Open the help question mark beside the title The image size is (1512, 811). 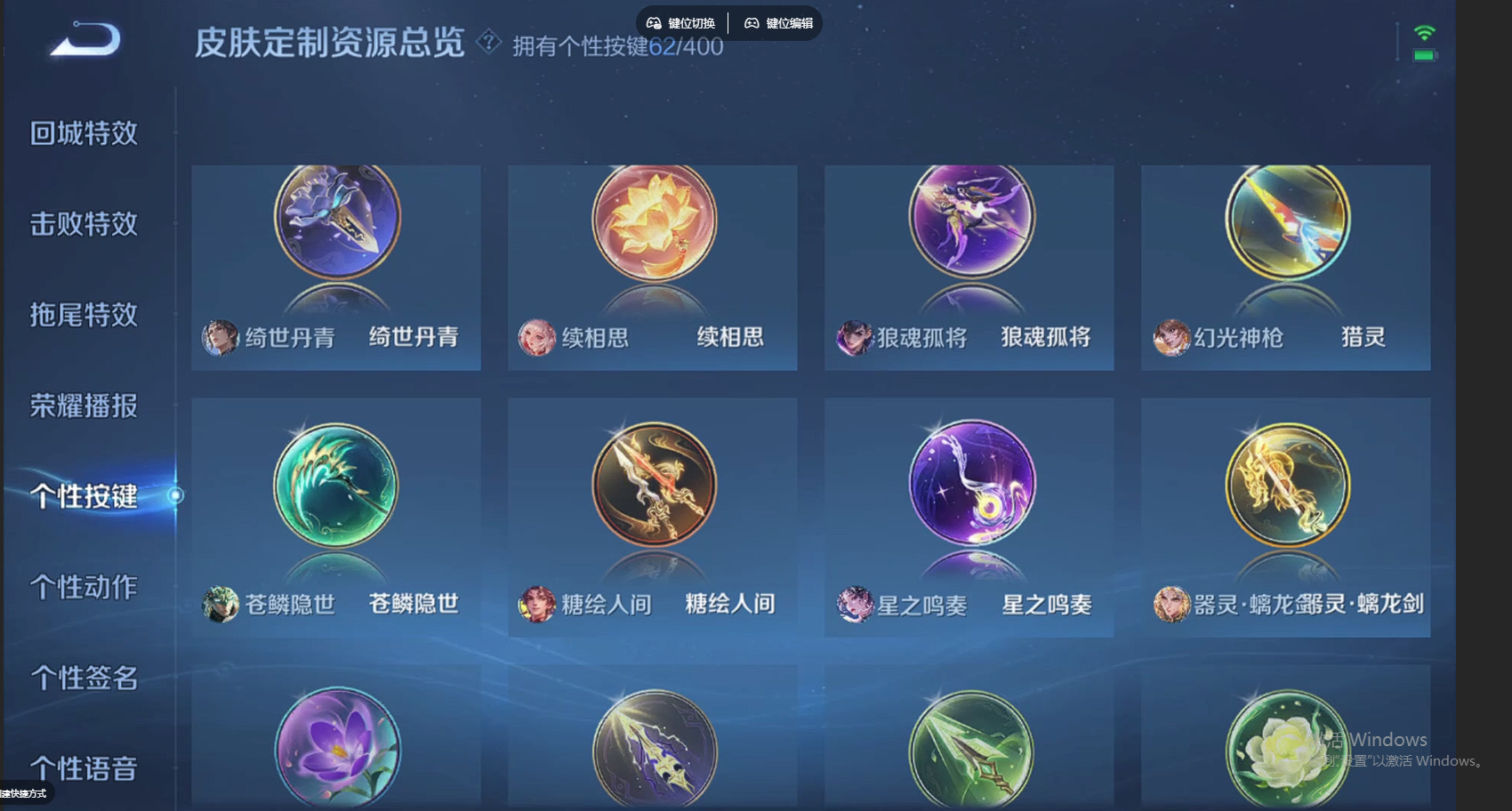[487, 43]
